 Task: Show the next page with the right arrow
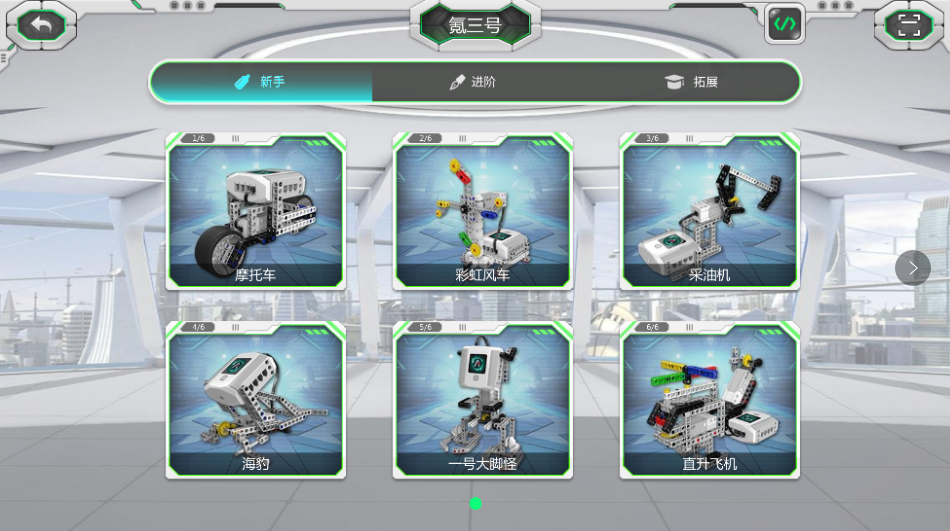[912, 267]
